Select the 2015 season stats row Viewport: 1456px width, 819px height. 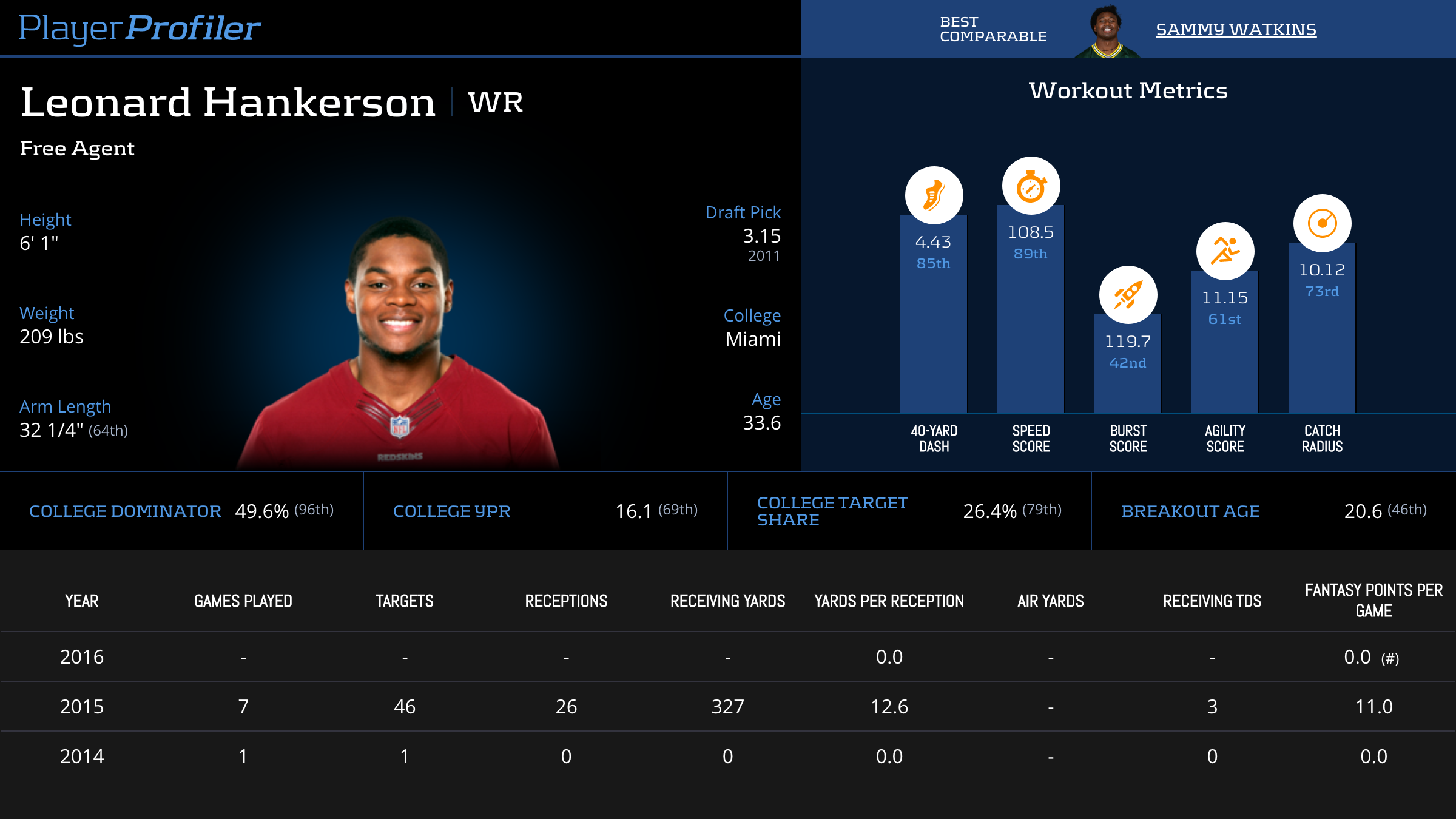728,707
